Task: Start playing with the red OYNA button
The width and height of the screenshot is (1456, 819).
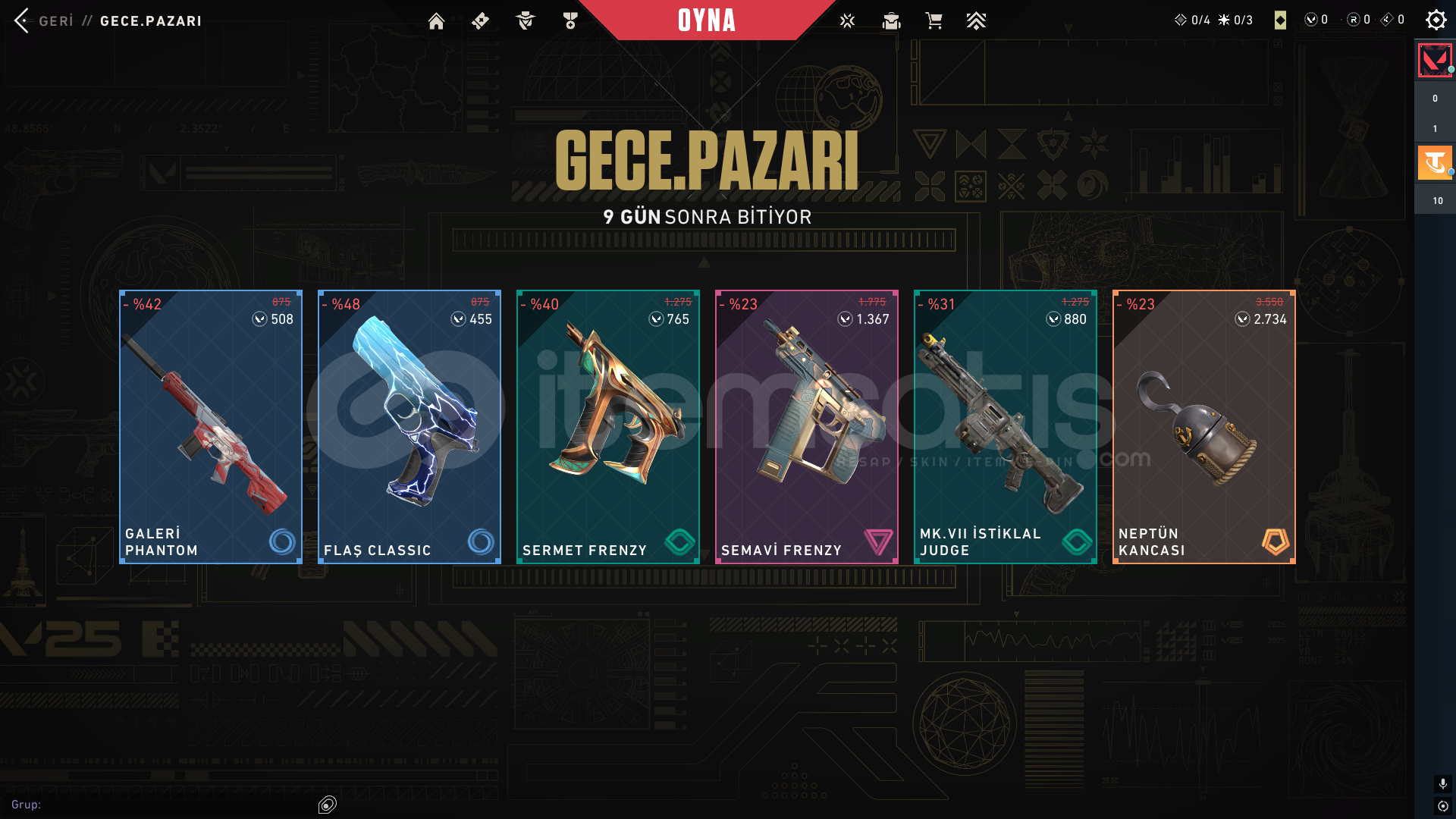Action: (706, 20)
